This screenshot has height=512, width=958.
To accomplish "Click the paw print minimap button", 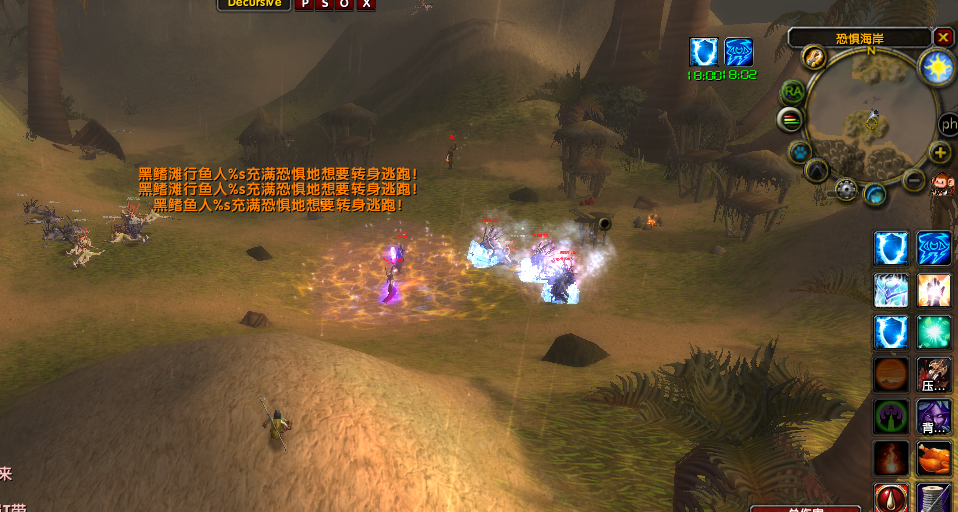I will [800, 152].
